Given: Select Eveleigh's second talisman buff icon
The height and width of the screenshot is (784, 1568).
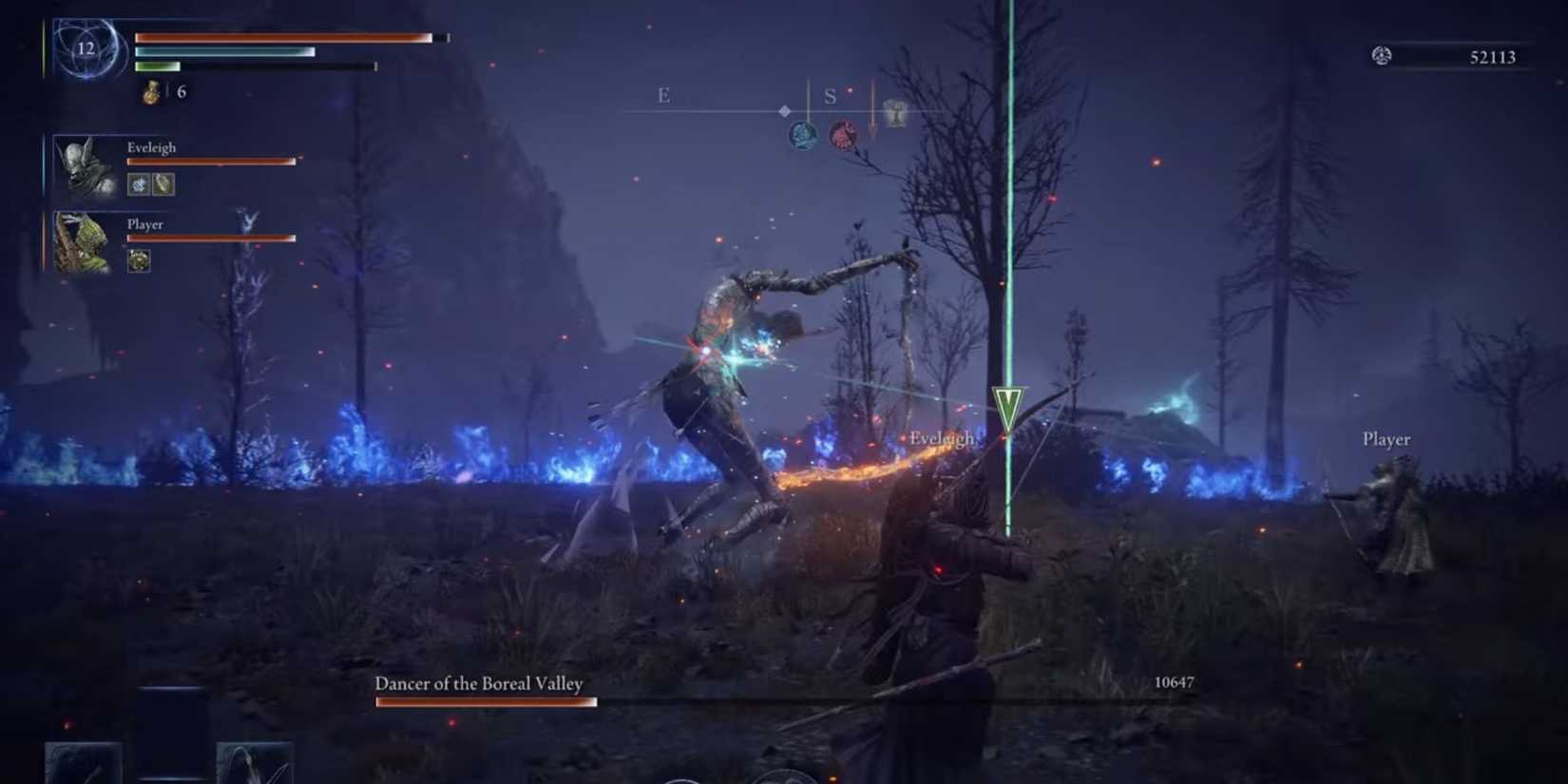Looking at the screenshot, I should pos(163,184).
